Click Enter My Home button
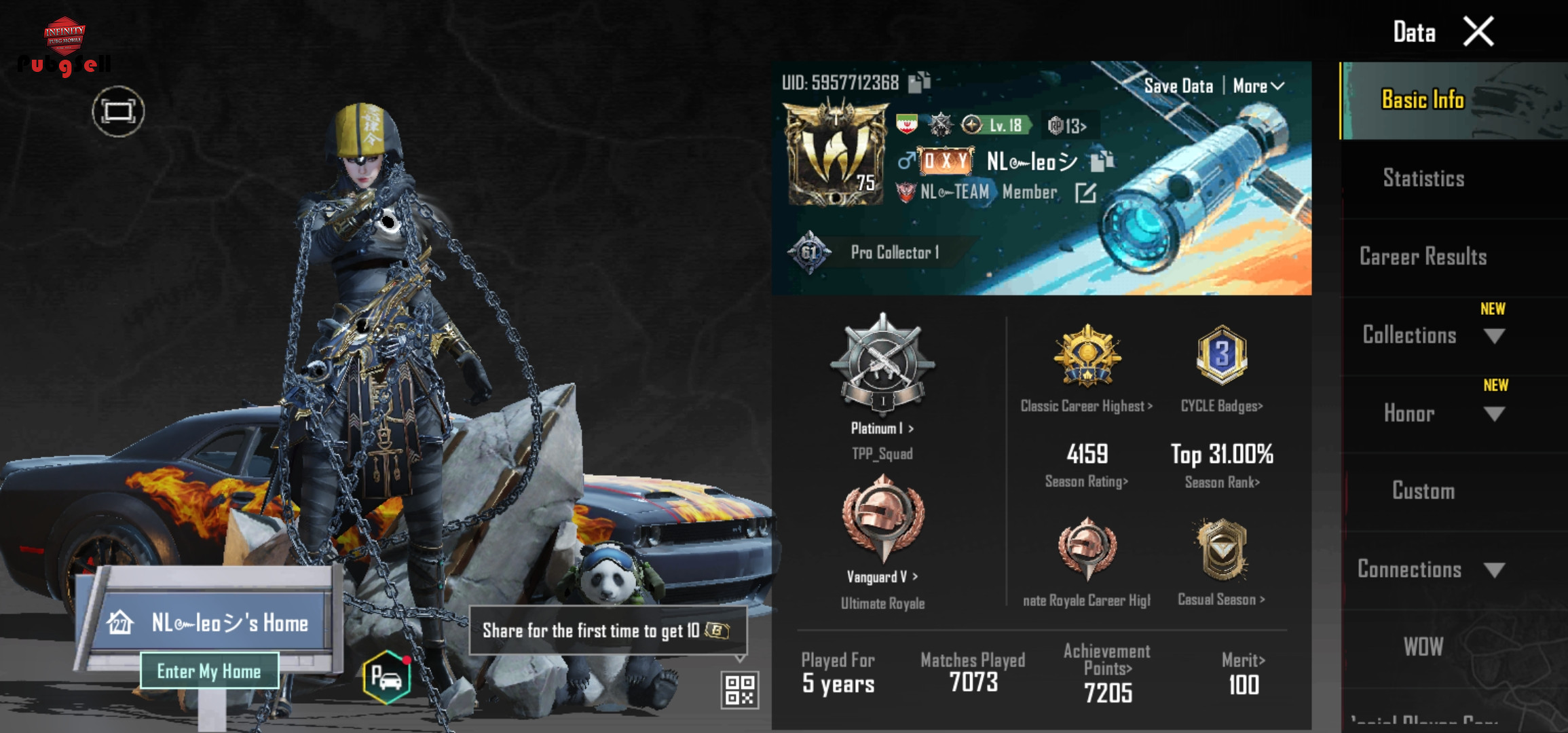The width and height of the screenshot is (1568, 733). pyautogui.click(x=209, y=671)
